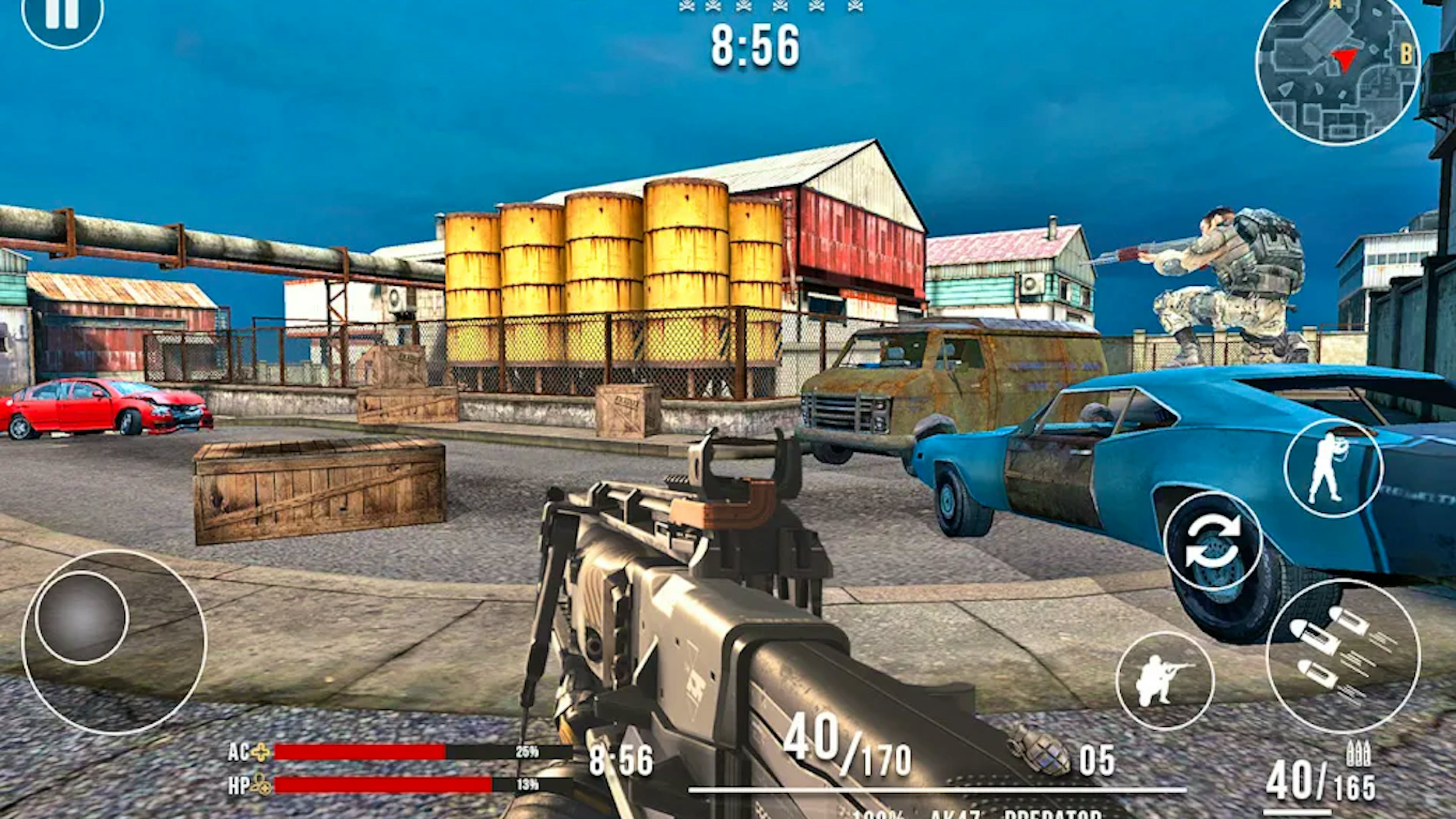Tap the virtual movement joystick

[x=83, y=617]
